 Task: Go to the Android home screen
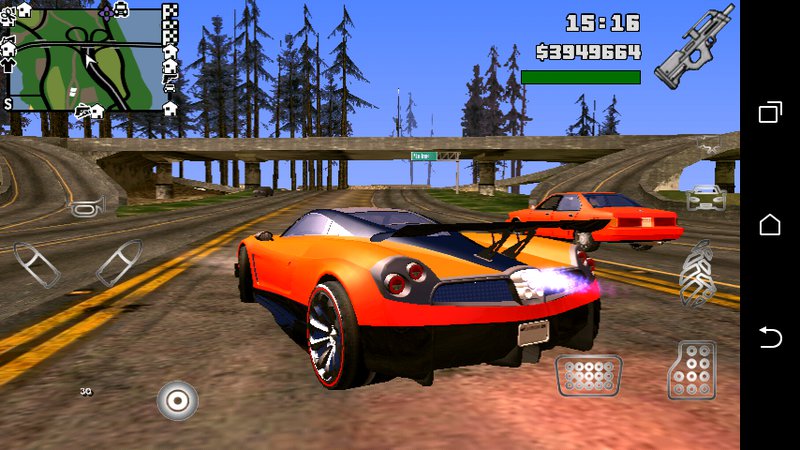pyautogui.click(x=770, y=225)
